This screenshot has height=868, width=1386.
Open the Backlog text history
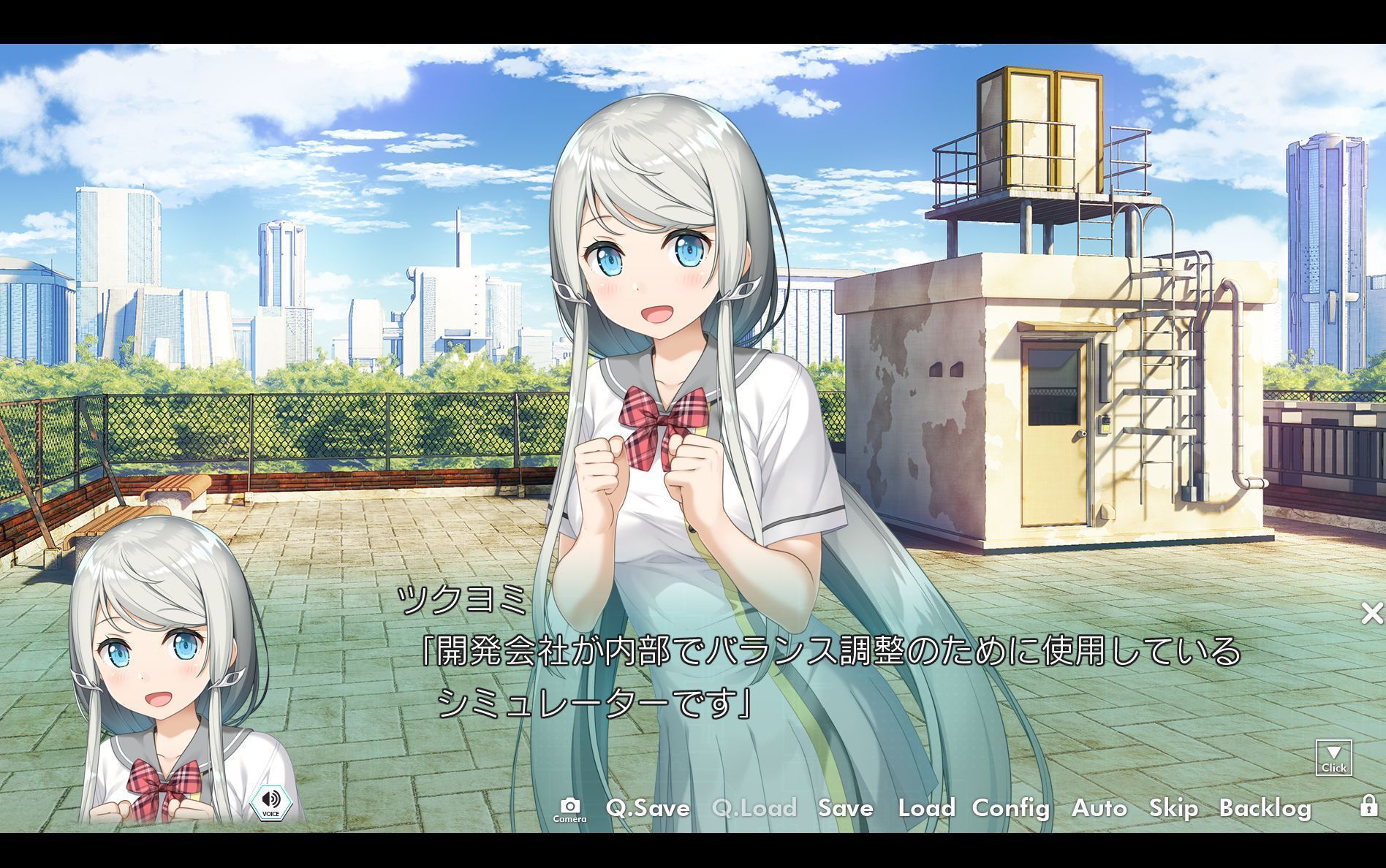point(1266,809)
